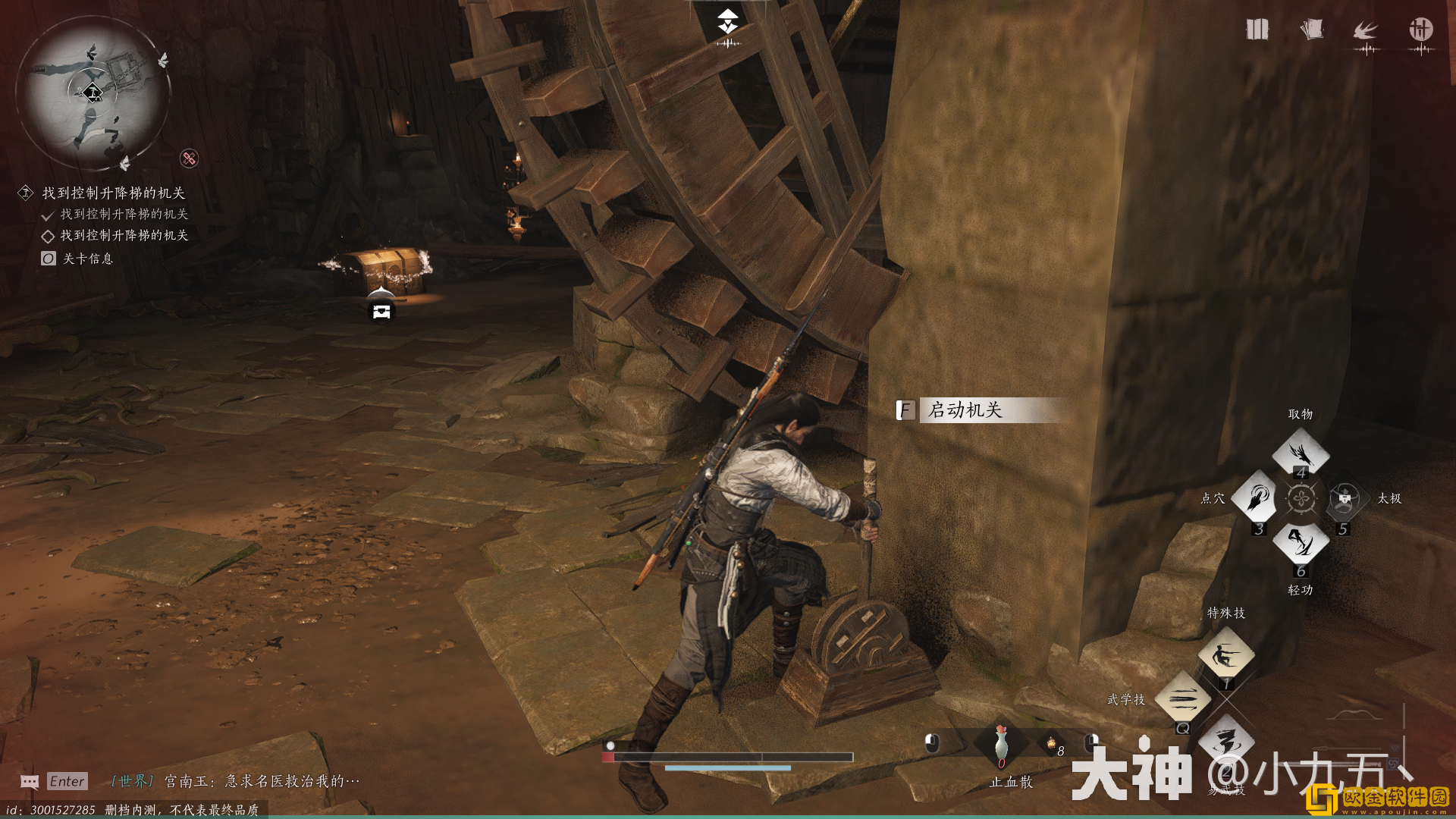Click the red chain-link icon beside minimap

(x=189, y=158)
